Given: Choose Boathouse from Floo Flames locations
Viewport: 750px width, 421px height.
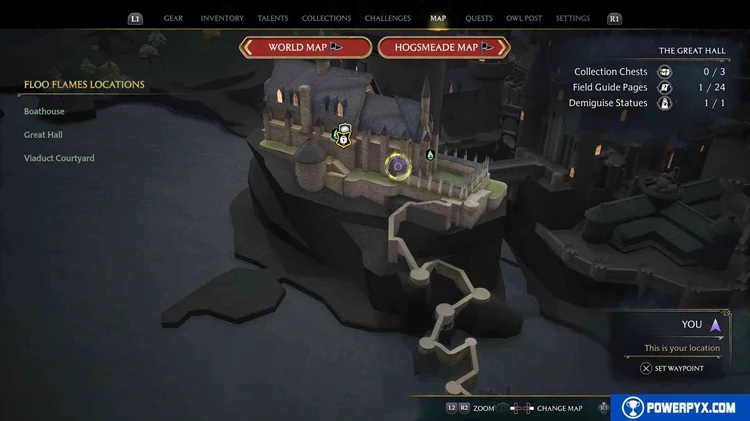Looking at the screenshot, I should (x=45, y=111).
